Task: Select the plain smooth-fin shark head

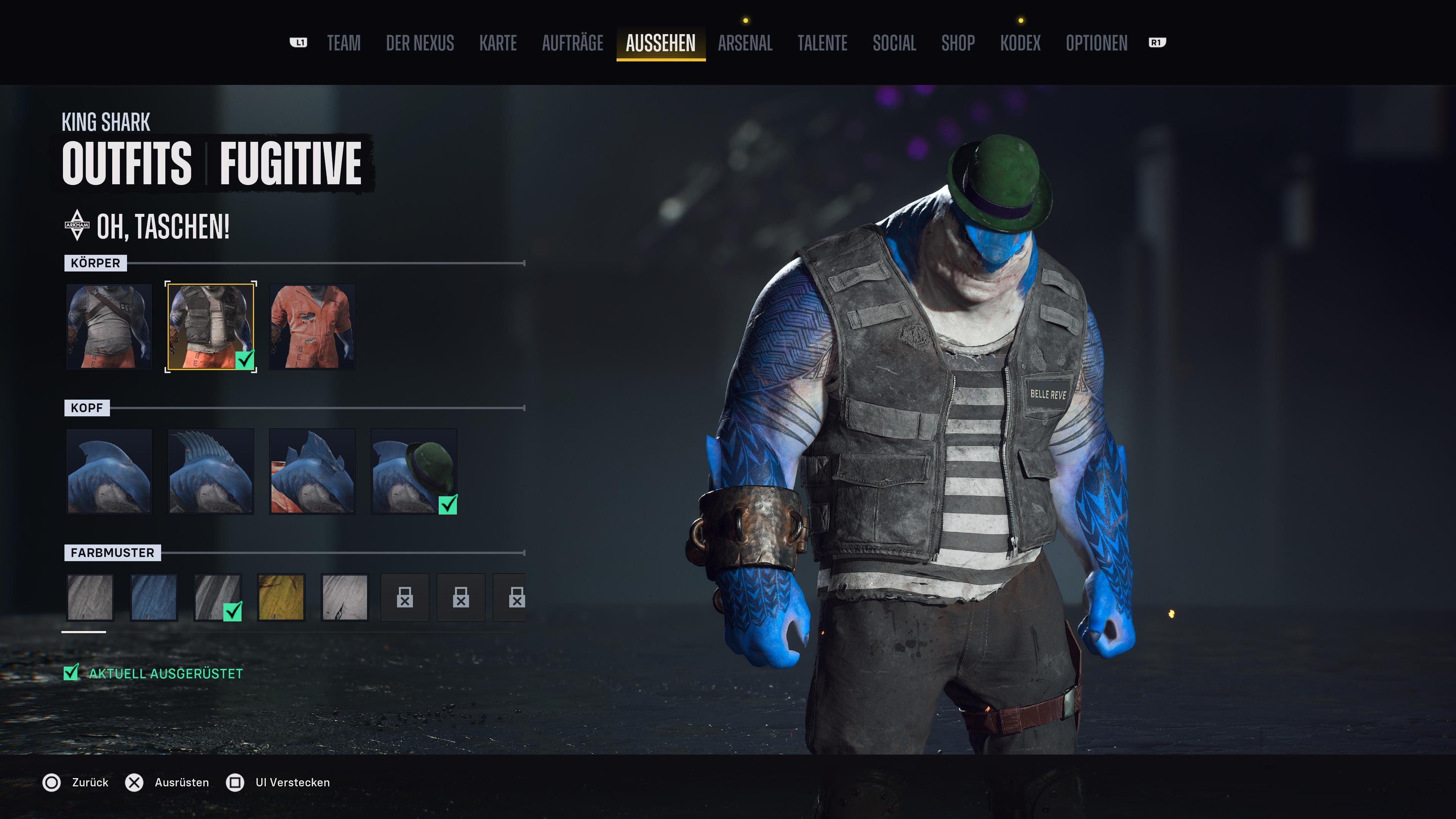Action: [109, 471]
